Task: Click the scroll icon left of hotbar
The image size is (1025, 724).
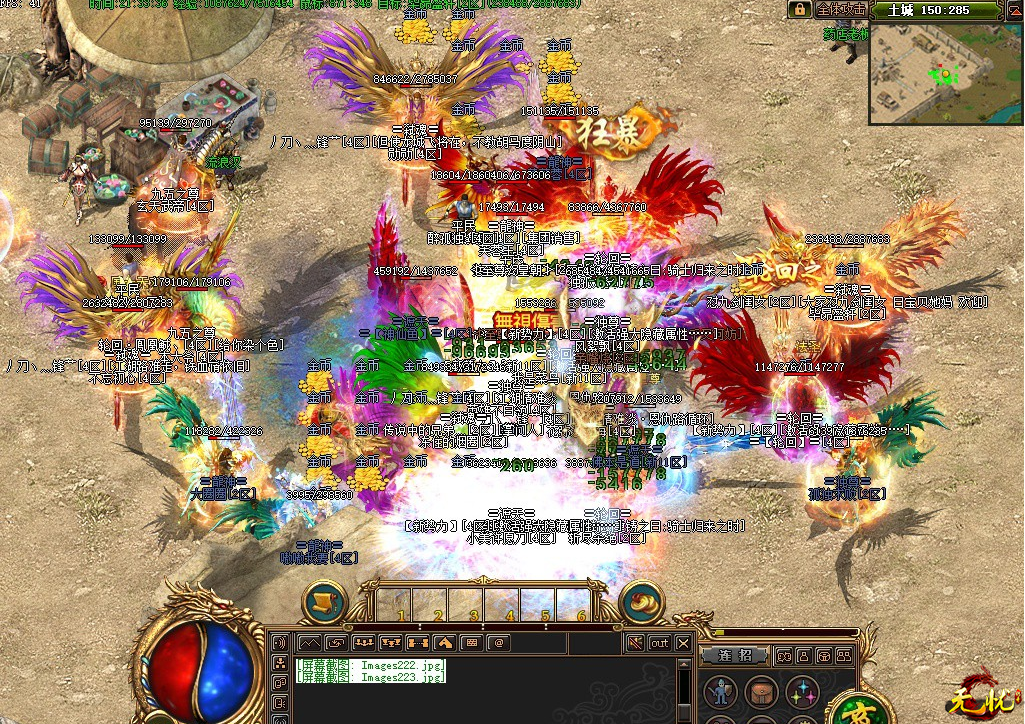Action: (x=324, y=603)
